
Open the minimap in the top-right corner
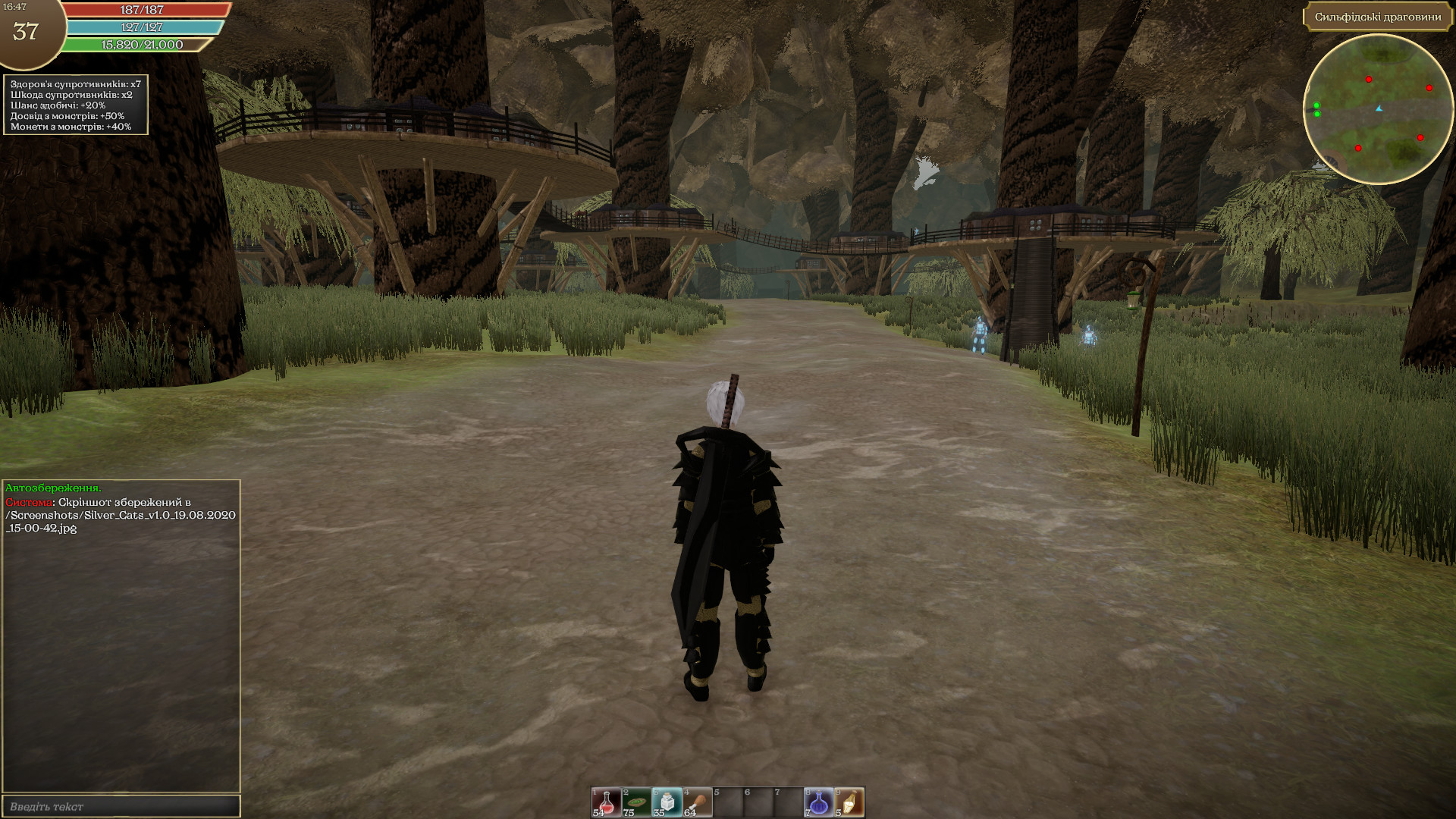click(1379, 114)
